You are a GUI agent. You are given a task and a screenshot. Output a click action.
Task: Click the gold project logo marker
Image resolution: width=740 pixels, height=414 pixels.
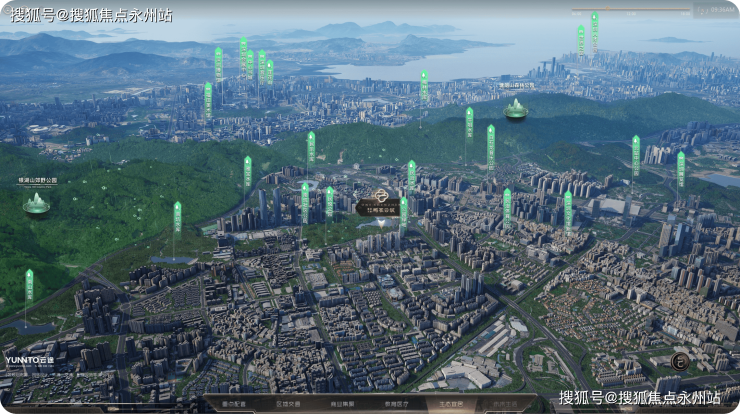[380, 197]
